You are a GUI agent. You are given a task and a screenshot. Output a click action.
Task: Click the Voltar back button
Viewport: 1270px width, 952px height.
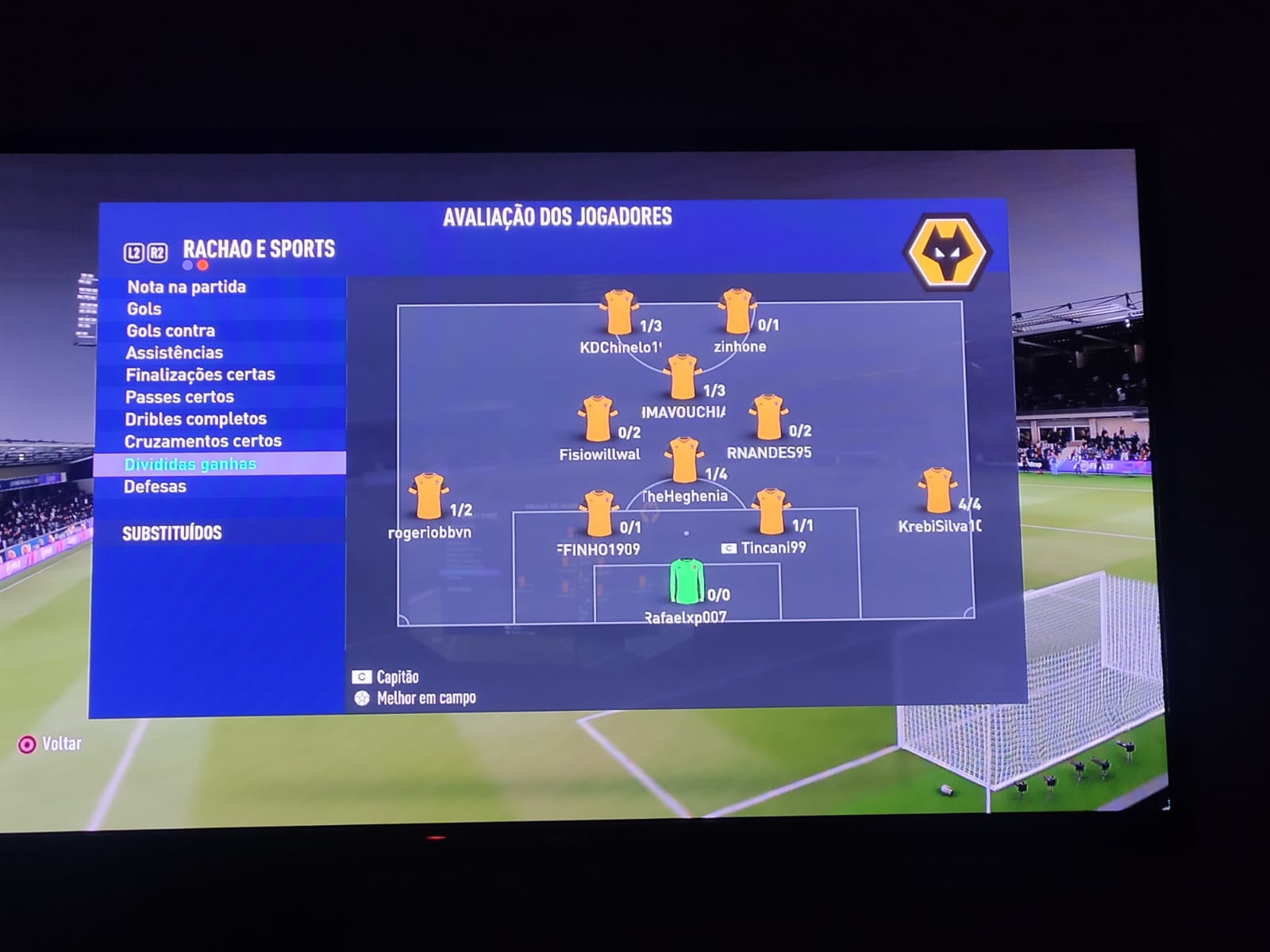(51, 744)
